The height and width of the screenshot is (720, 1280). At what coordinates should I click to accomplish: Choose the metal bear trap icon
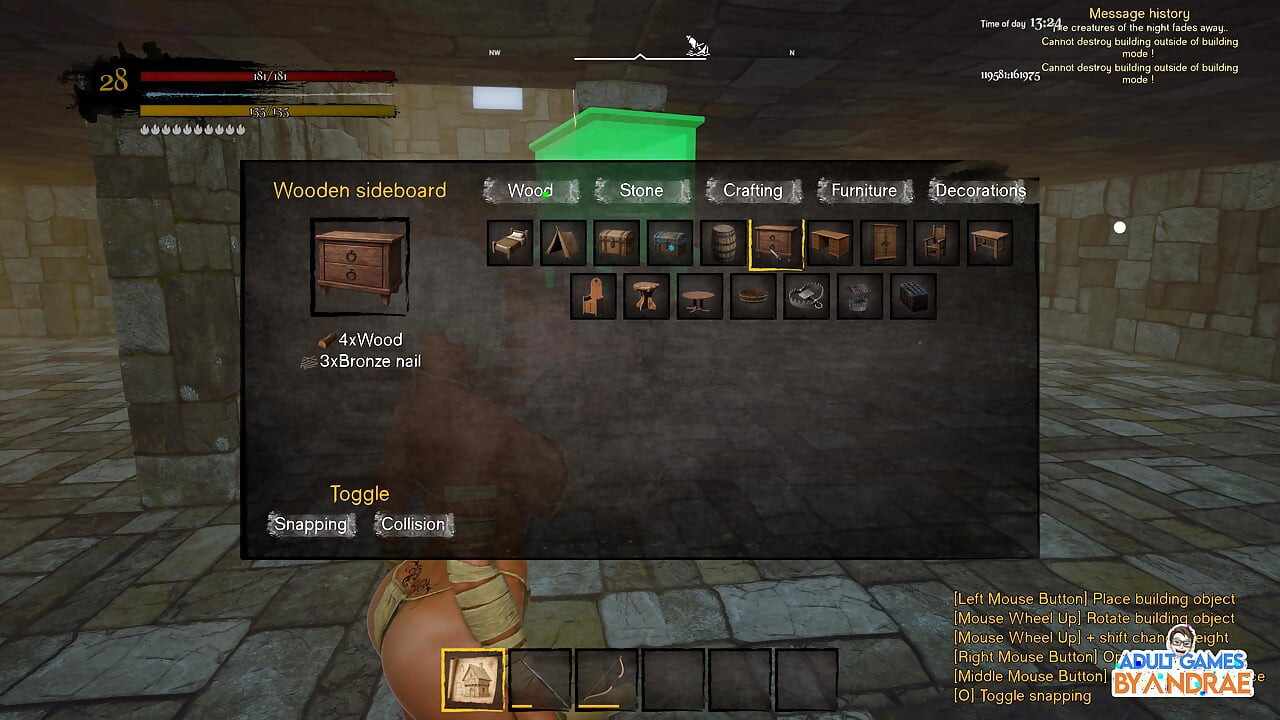806,297
